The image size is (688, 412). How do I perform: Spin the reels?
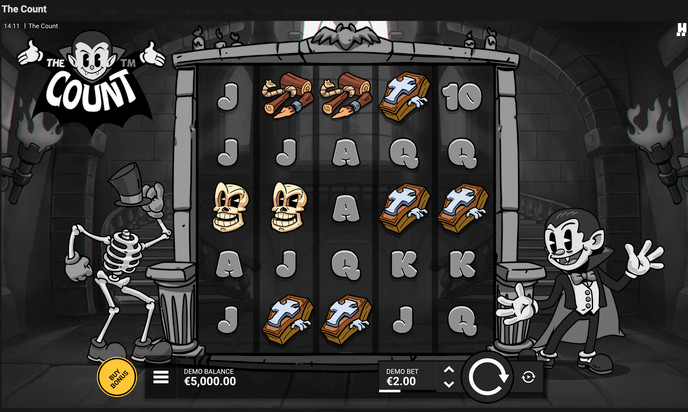coord(487,377)
